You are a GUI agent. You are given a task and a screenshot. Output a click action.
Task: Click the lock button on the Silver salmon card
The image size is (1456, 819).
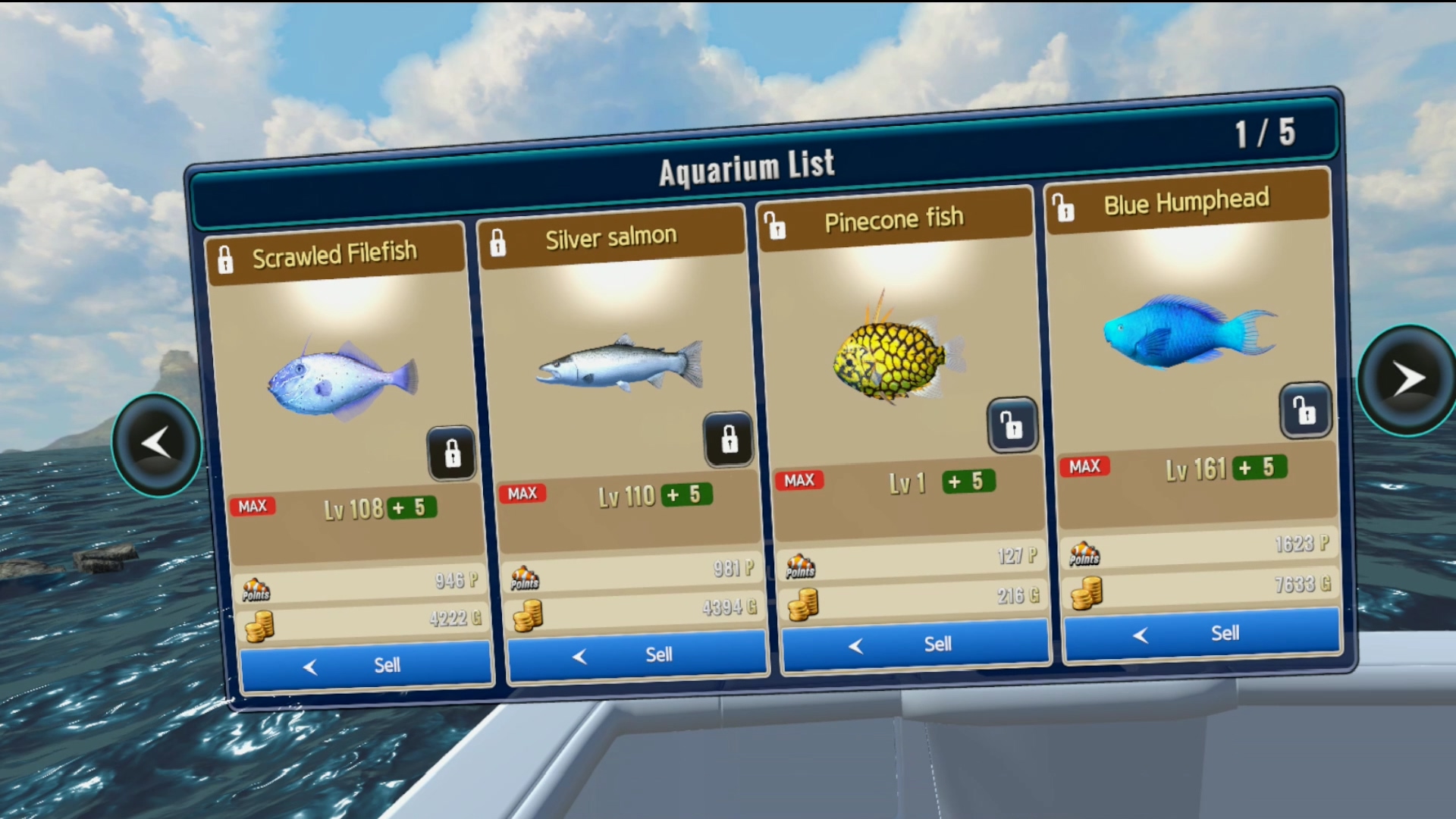click(729, 438)
